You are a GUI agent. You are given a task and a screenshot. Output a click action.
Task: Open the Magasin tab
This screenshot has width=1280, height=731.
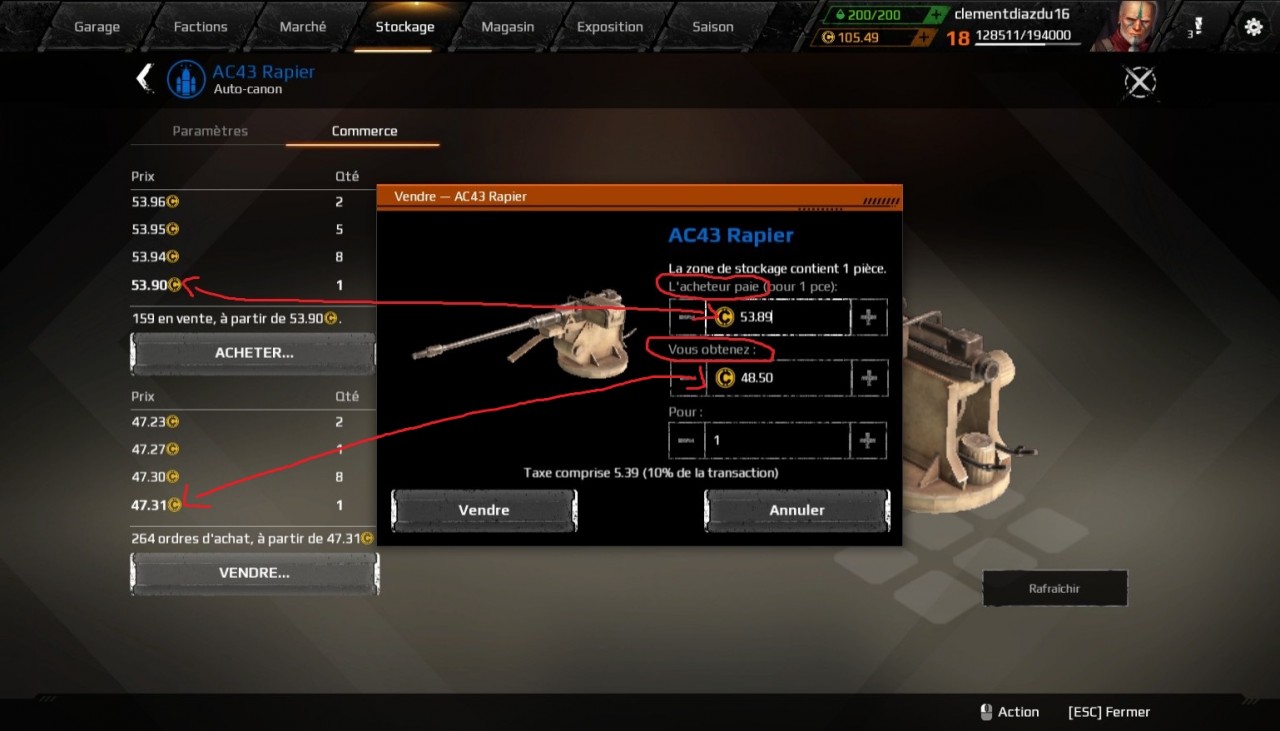pos(507,27)
